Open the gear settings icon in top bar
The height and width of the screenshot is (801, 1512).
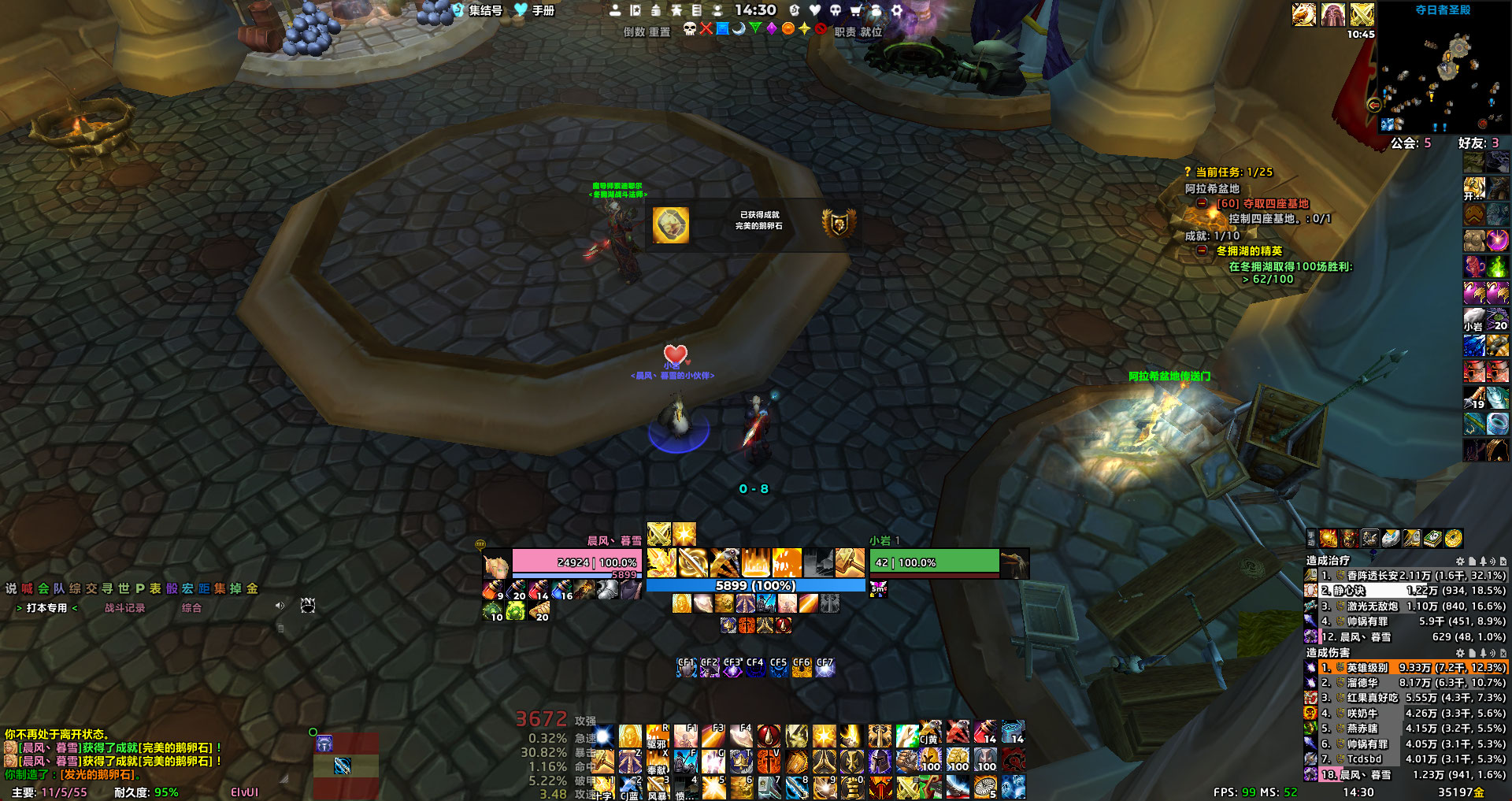(896, 10)
